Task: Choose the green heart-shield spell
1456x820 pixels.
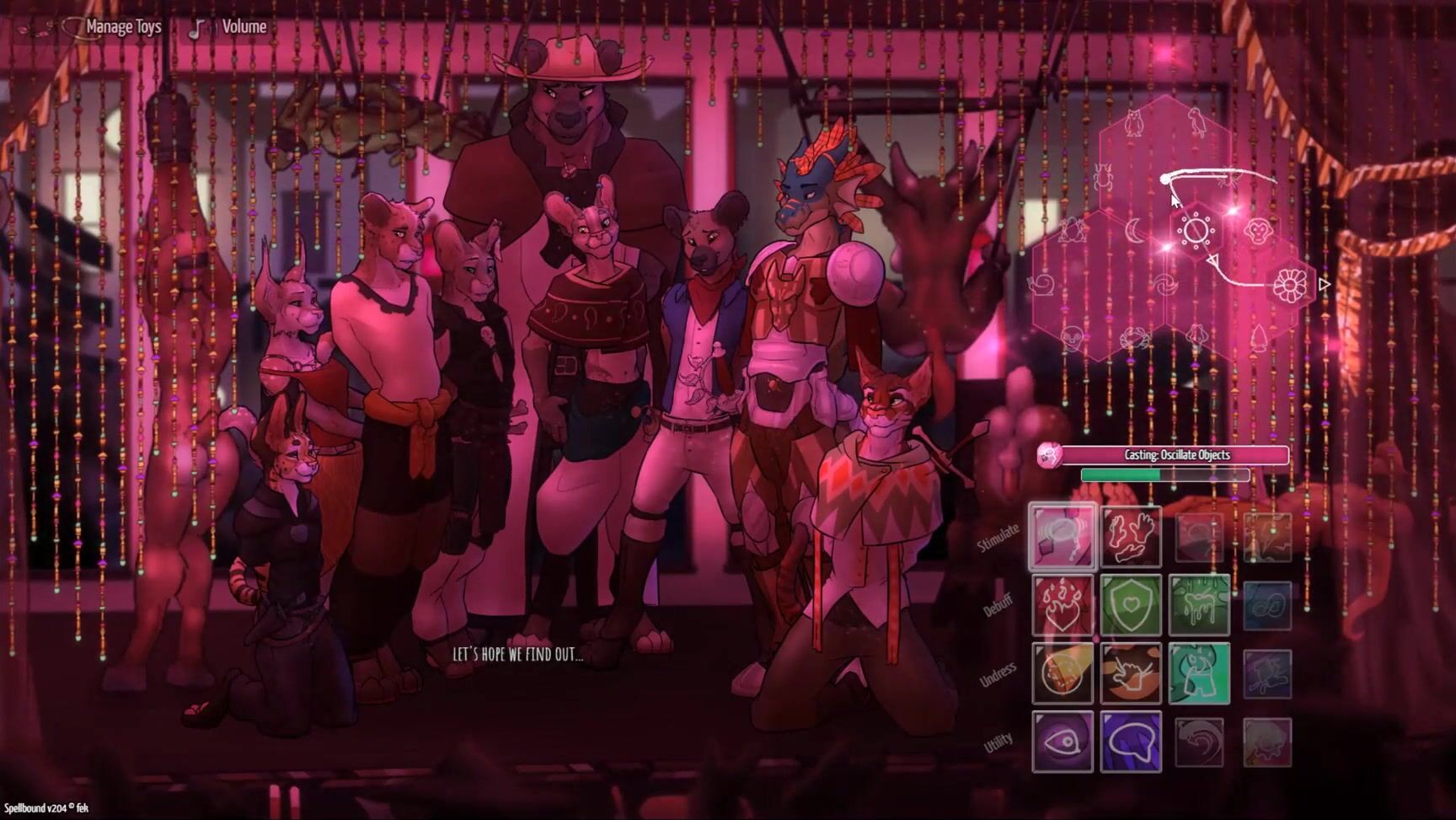Action: click(x=1131, y=605)
